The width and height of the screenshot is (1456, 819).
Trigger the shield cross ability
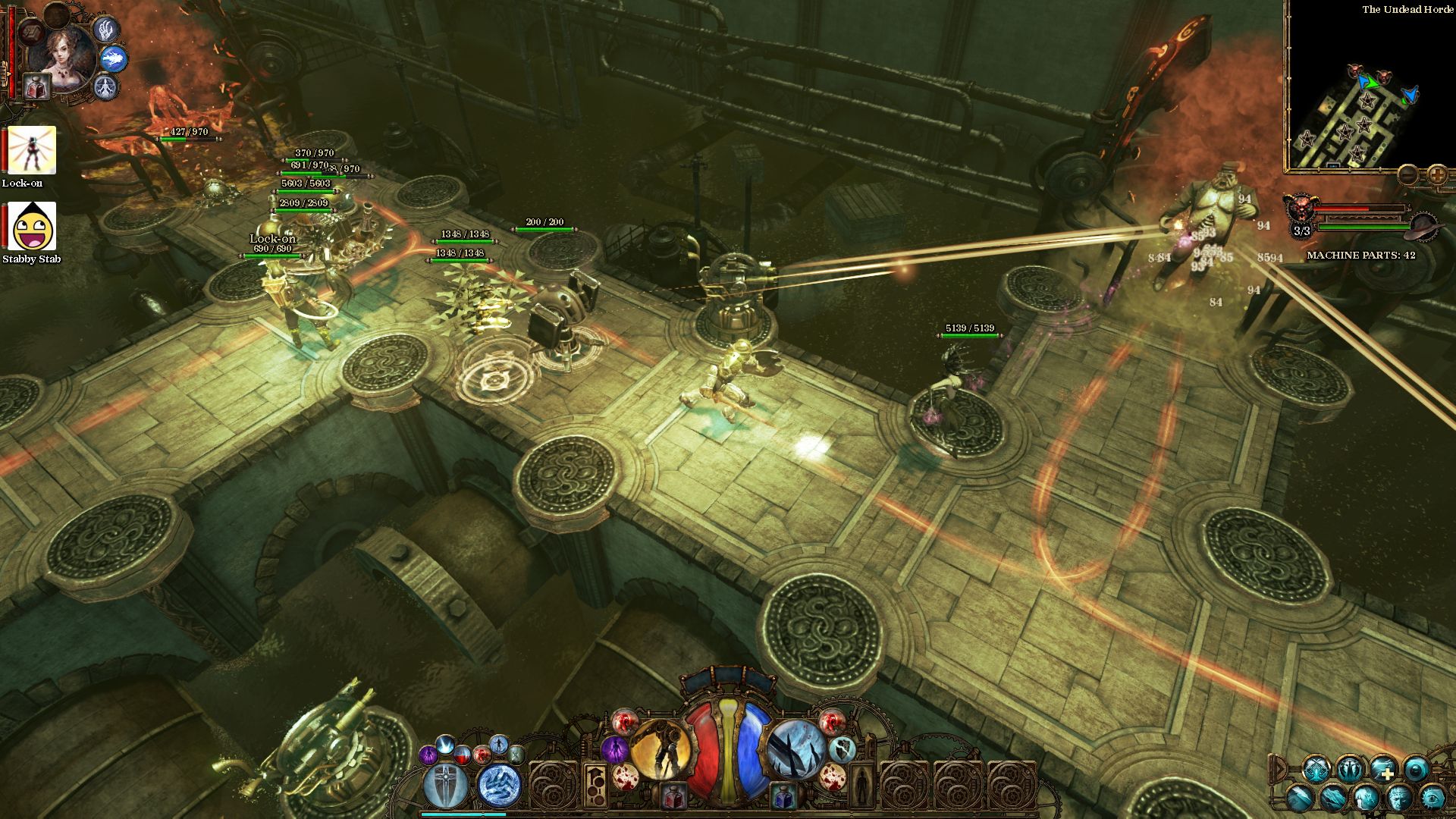point(447,786)
